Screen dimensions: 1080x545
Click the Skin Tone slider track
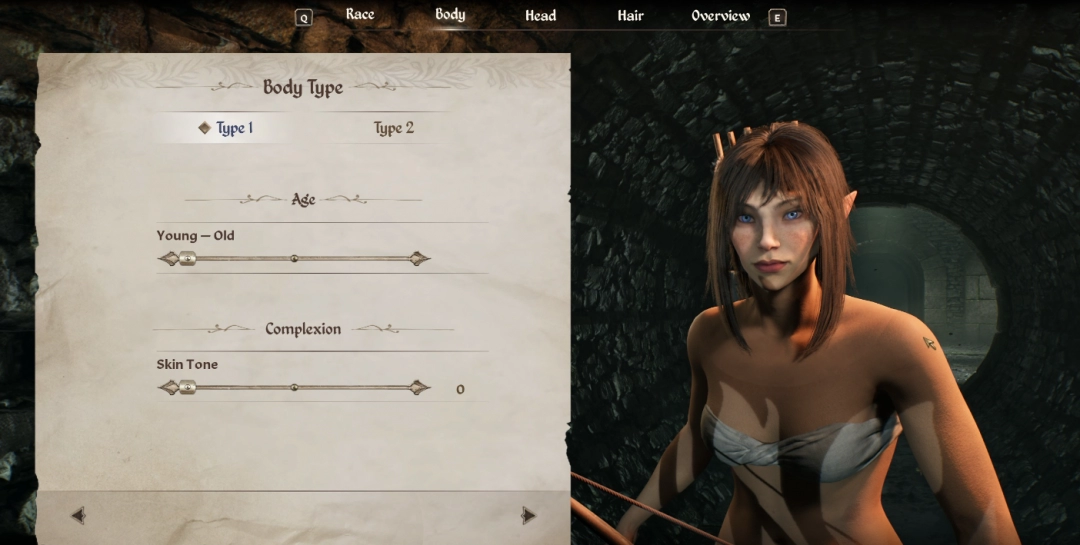pos(294,388)
